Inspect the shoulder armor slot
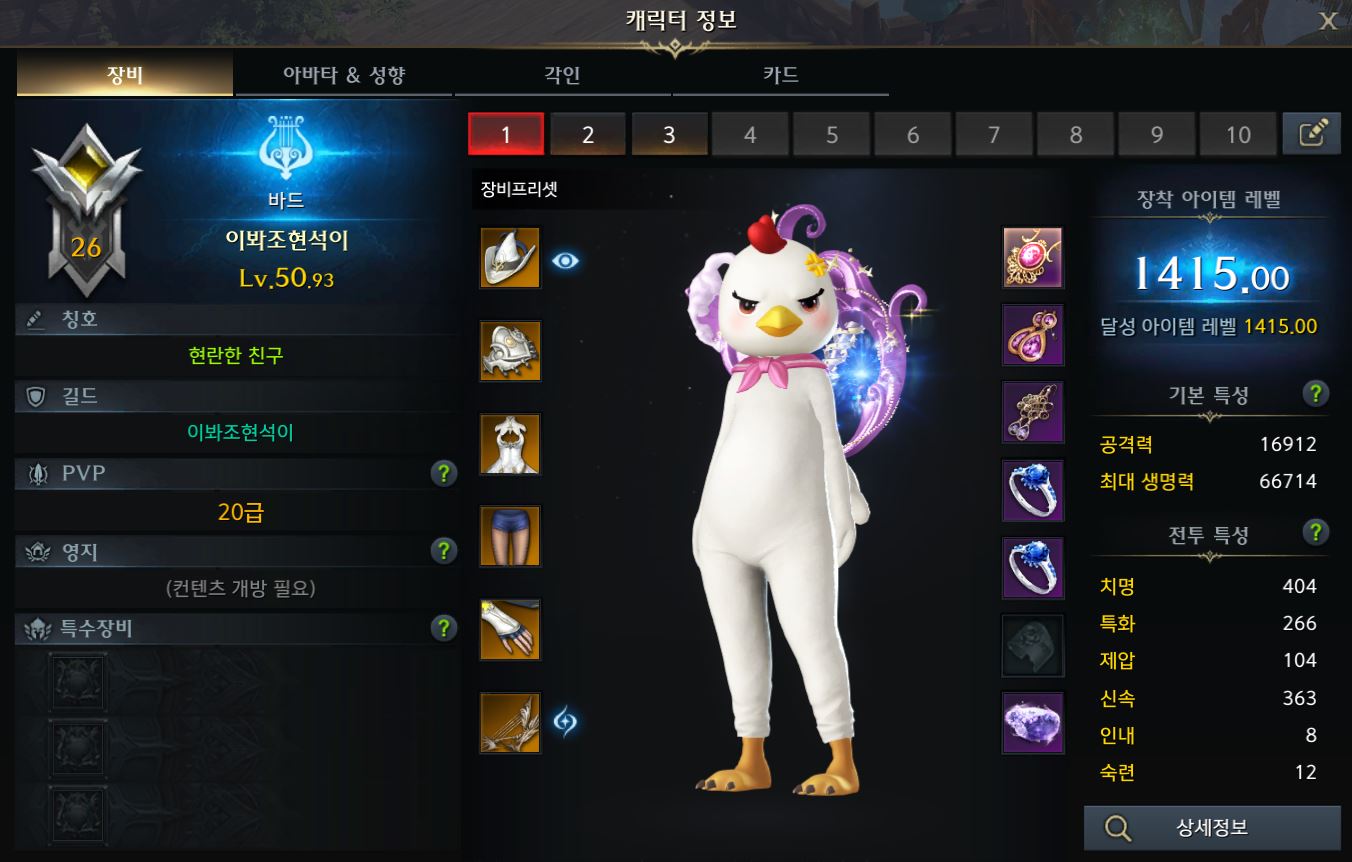The image size is (1352, 862). 510,351
